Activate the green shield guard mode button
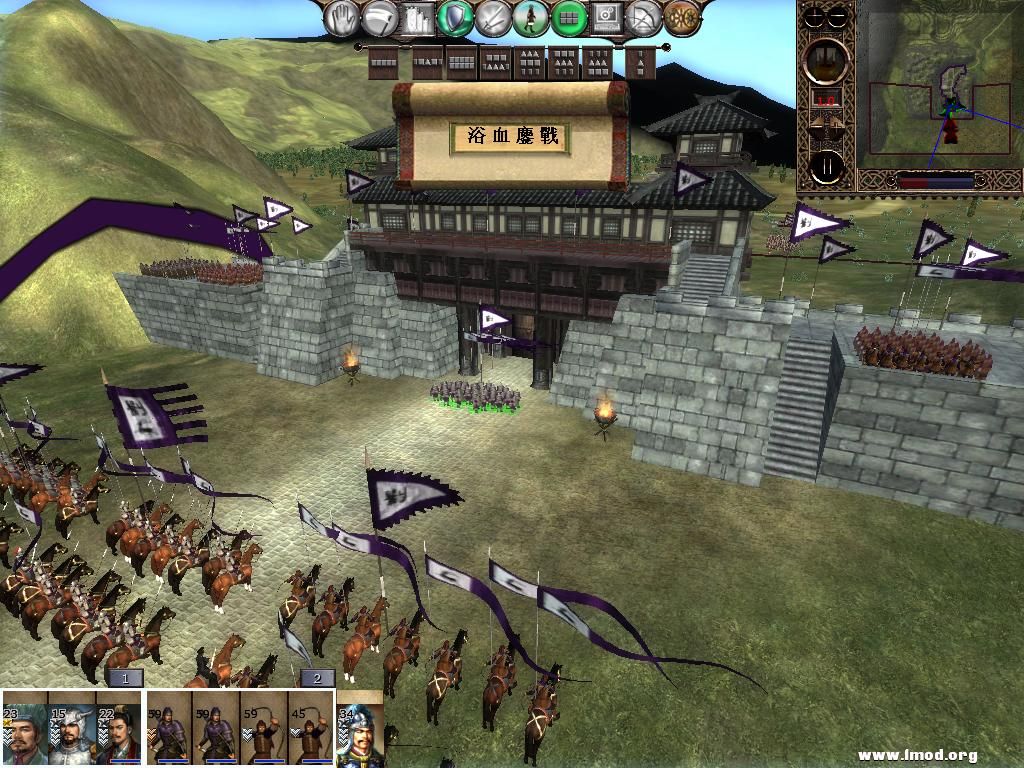This screenshot has width=1024, height=768. (456, 17)
